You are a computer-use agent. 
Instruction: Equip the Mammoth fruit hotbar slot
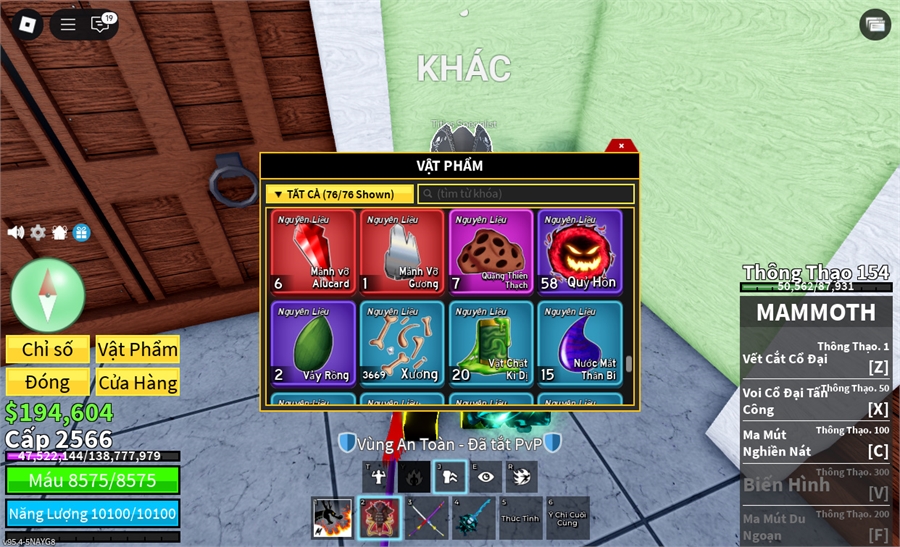(x=378, y=518)
